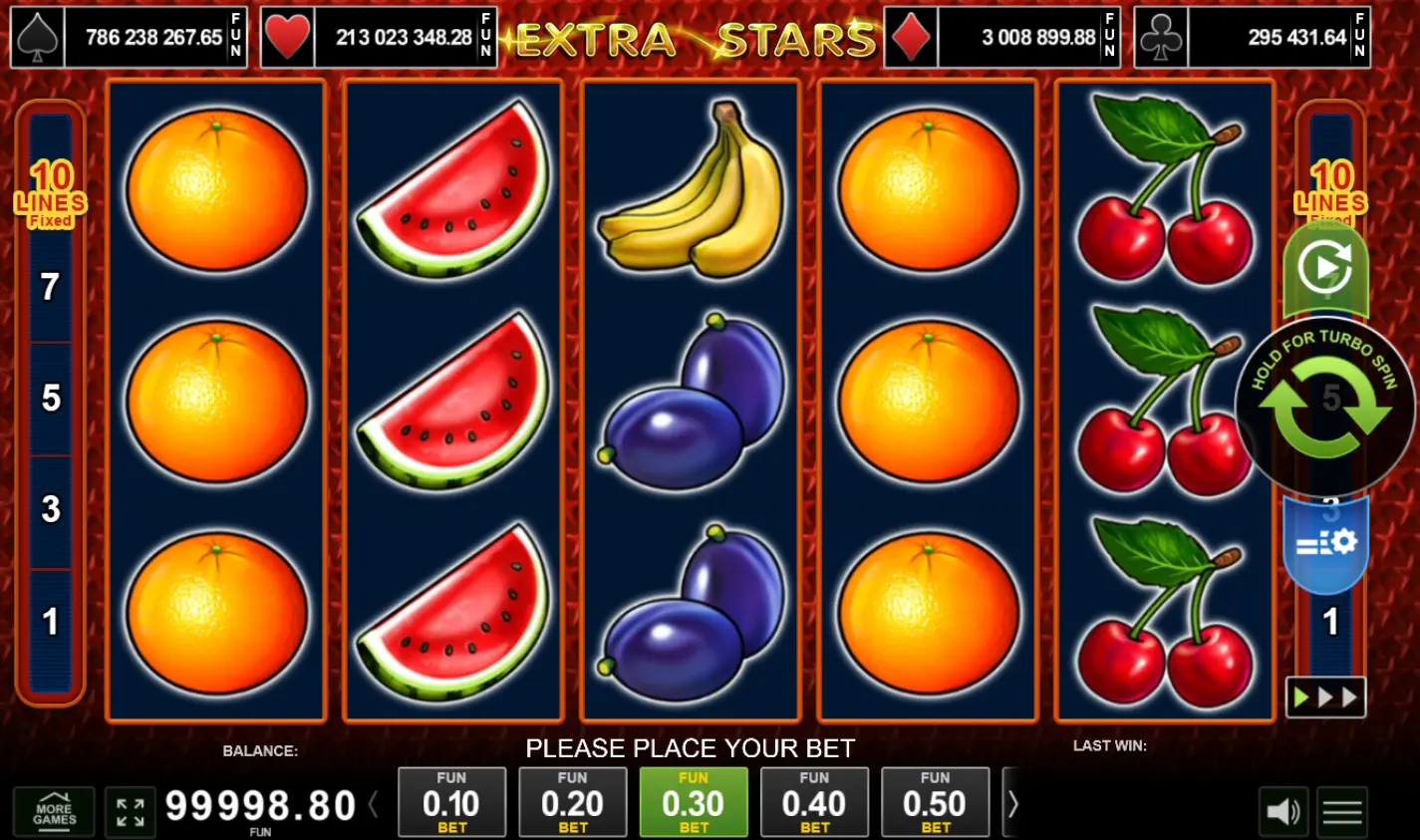The width and height of the screenshot is (1420, 840).
Task: Select the 0.10 FUN bet chip
Action: coord(451,802)
